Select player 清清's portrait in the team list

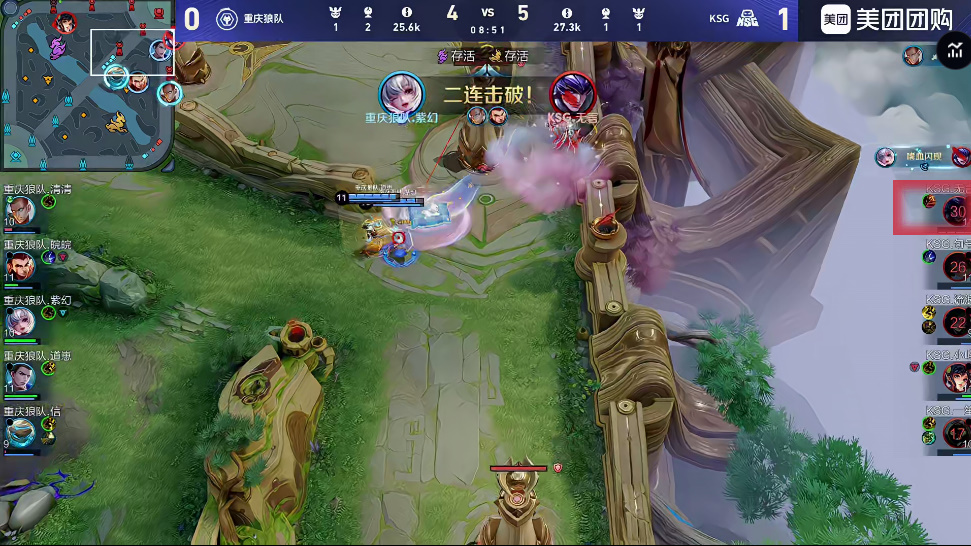click(20, 211)
